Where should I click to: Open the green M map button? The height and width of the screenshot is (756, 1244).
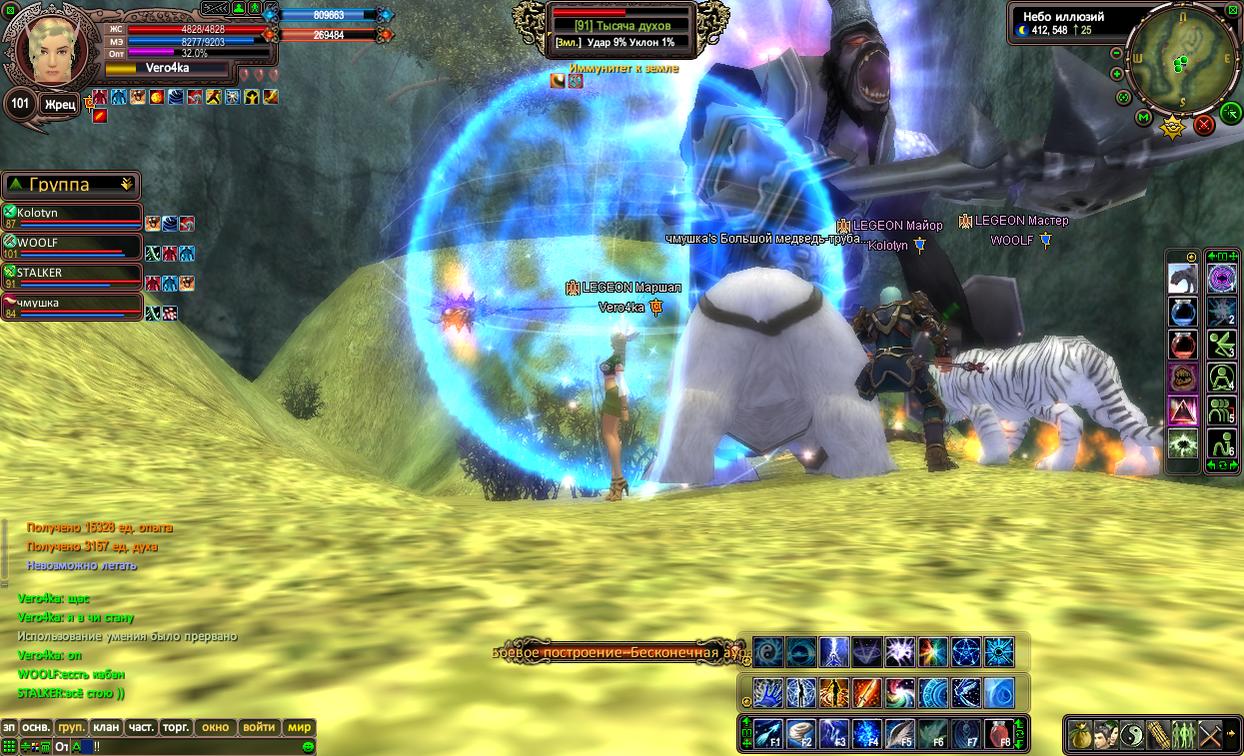pyautogui.click(x=1145, y=118)
